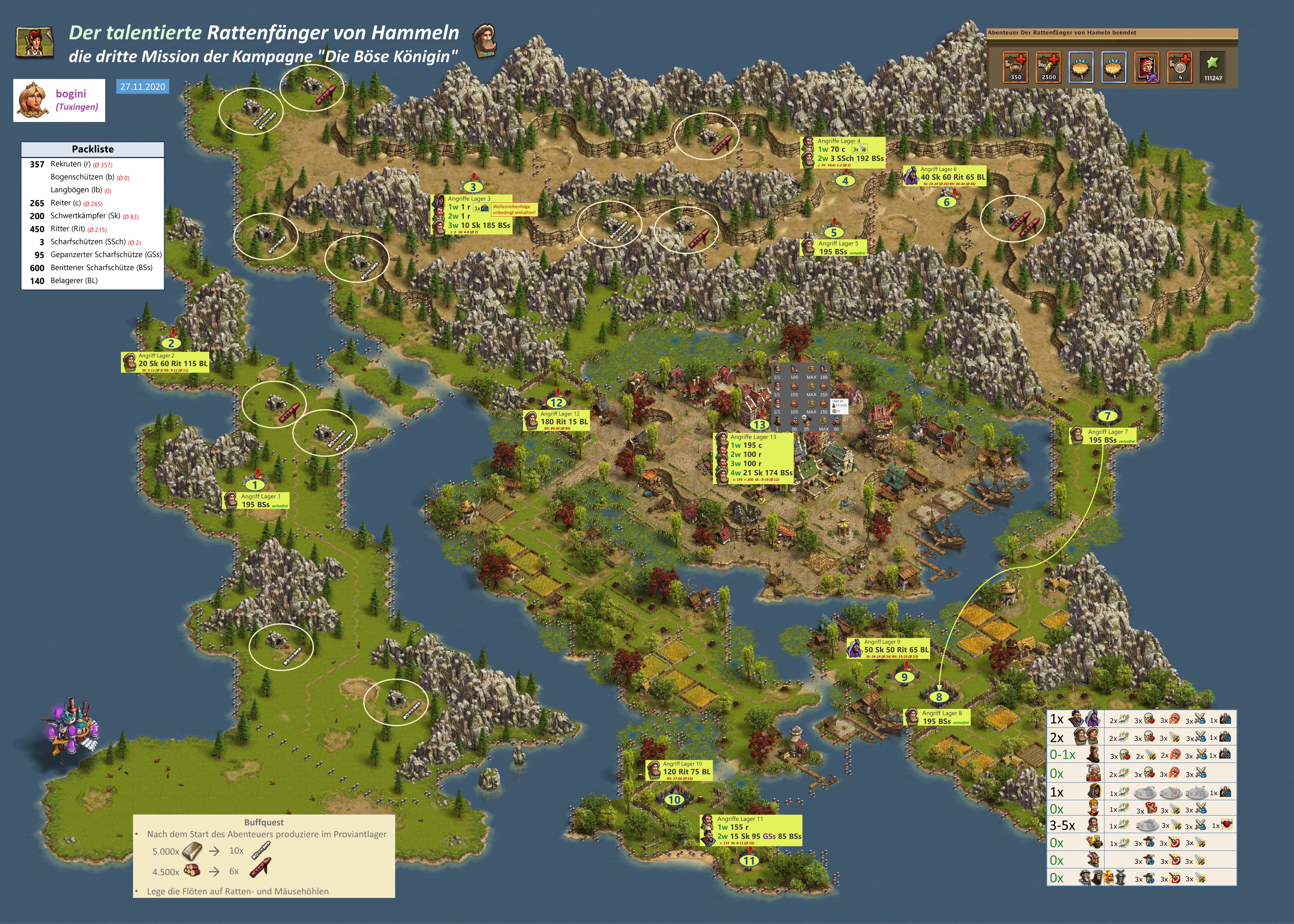The image size is (1294, 924).
Task: Select the loot slot showing 2300
Action: tap(1048, 67)
